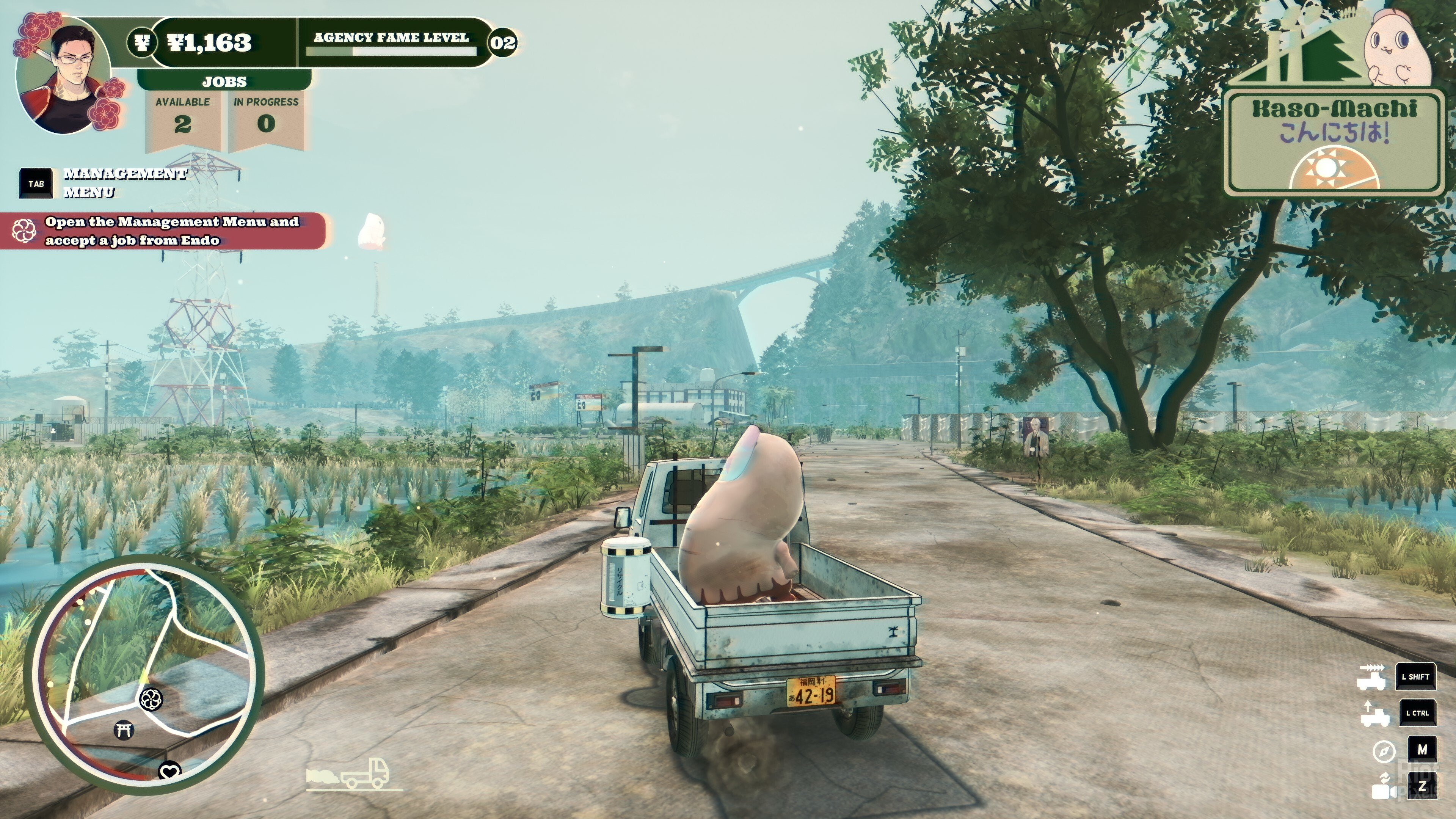Click the yen currency coin icon
Viewport: 1456px width, 819px height.
pyautogui.click(x=141, y=42)
